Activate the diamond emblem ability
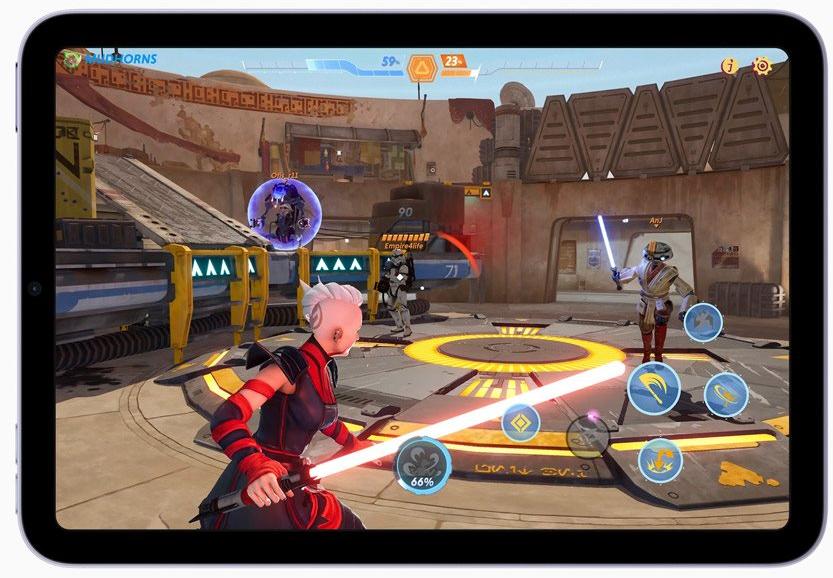 [520, 422]
